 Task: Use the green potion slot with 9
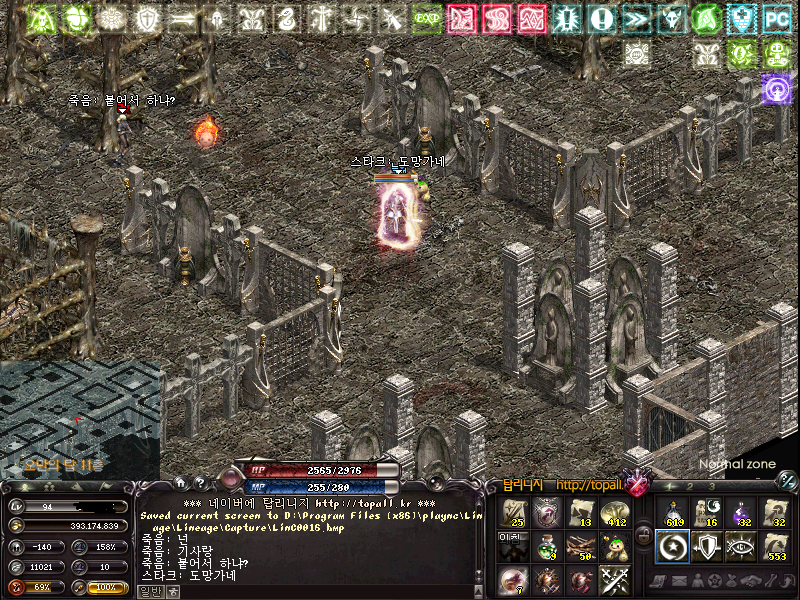546,546
